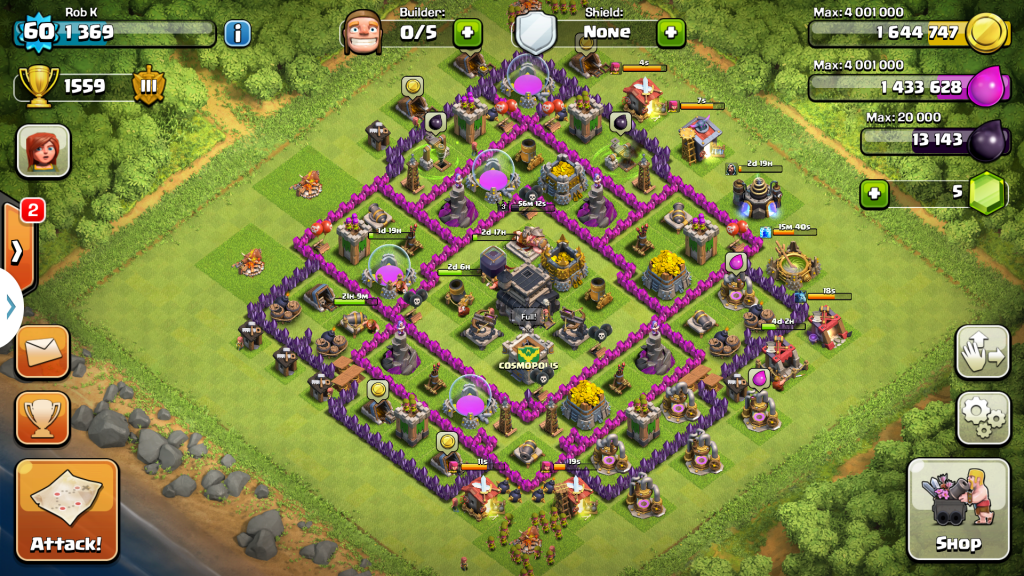
Task: Open the trophy leaderboard button
Action: 43,418
